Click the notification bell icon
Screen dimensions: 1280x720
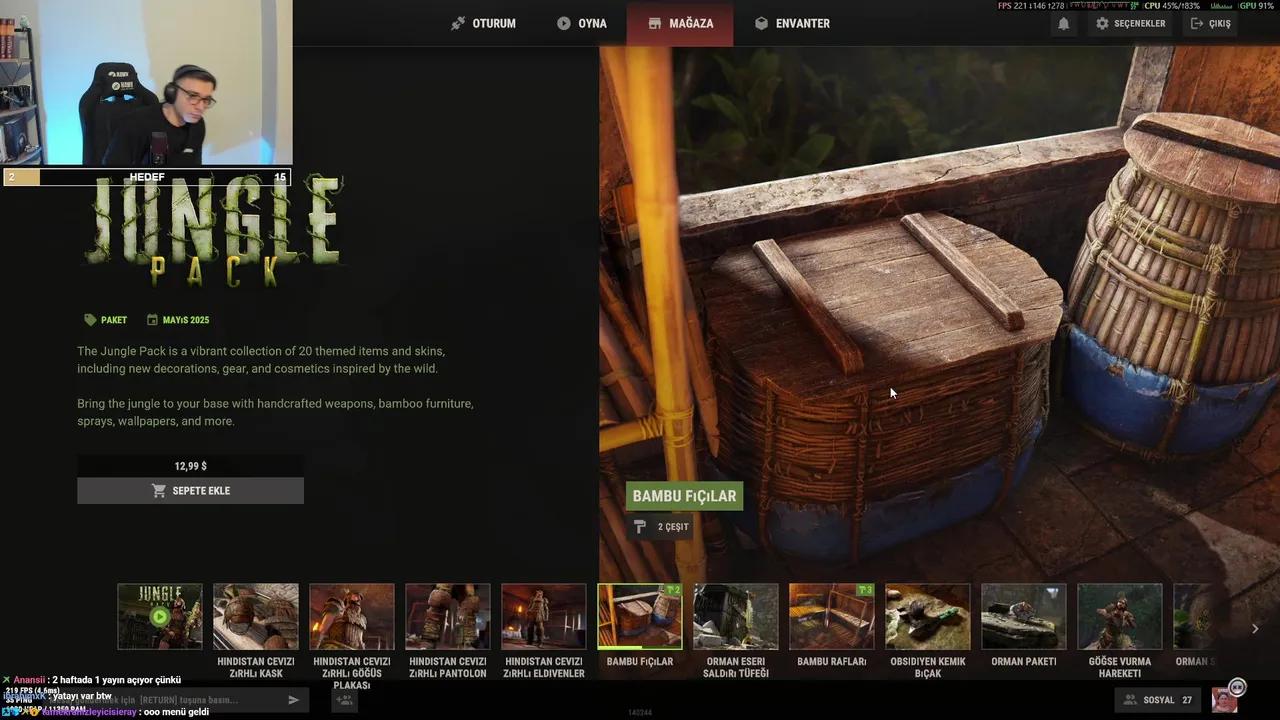pyautogui.click(x=1063, y=23)
